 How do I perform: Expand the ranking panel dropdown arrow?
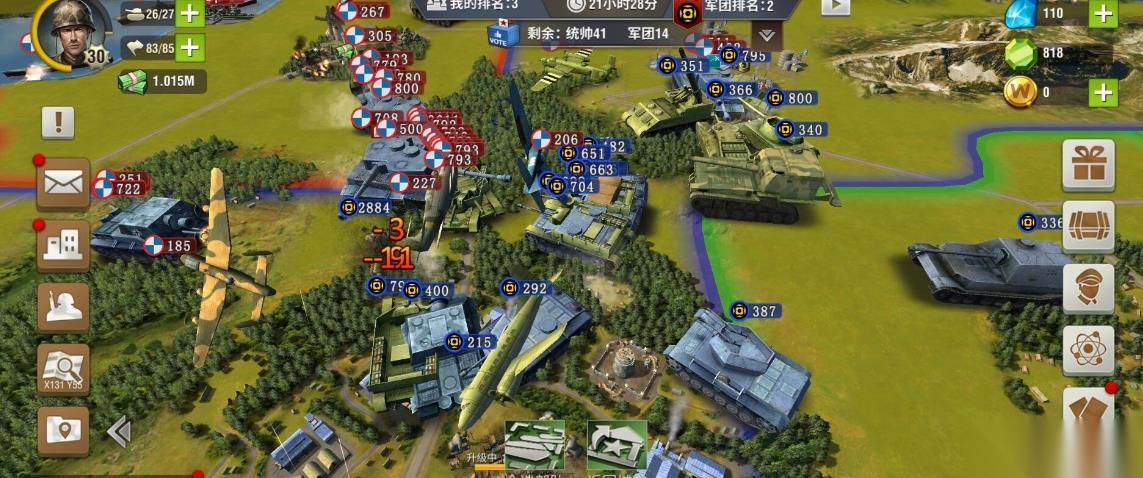[x=766, y=35]
